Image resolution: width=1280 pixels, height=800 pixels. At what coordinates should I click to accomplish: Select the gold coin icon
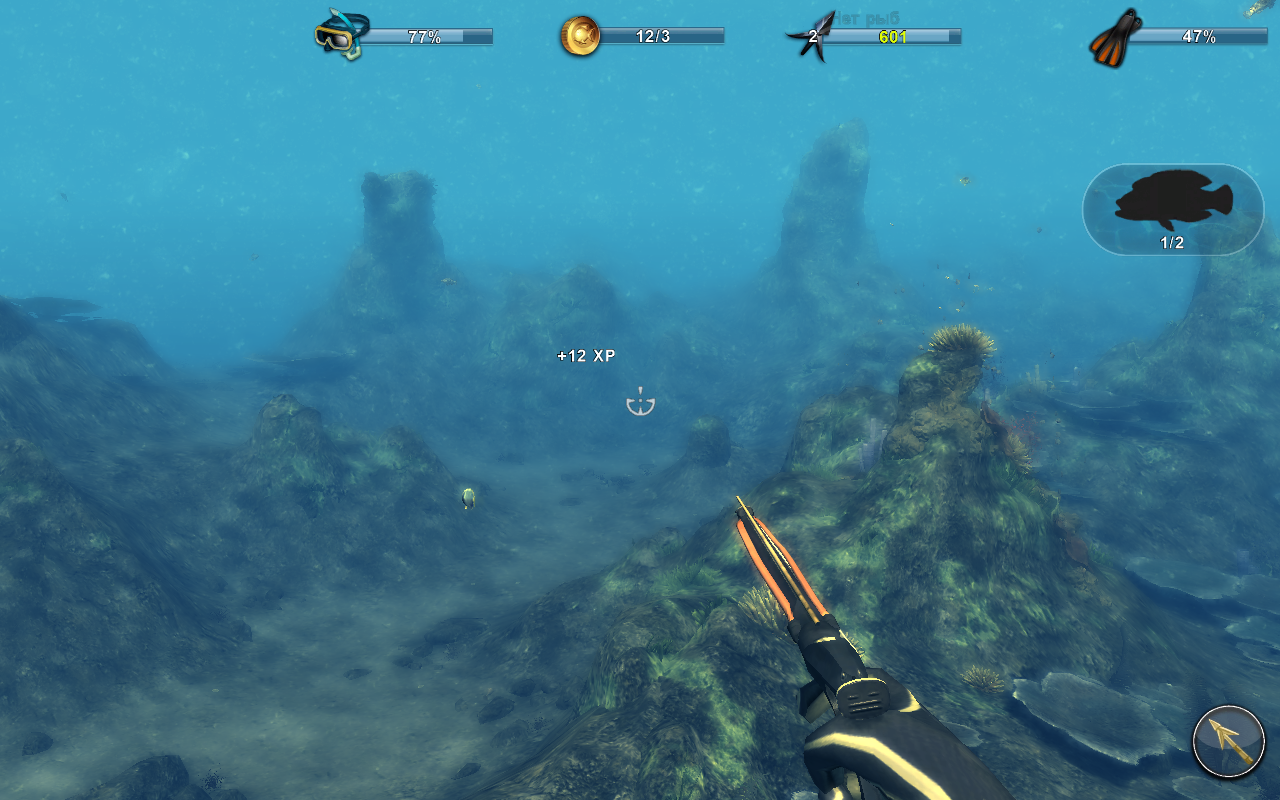tap(579, 37)
